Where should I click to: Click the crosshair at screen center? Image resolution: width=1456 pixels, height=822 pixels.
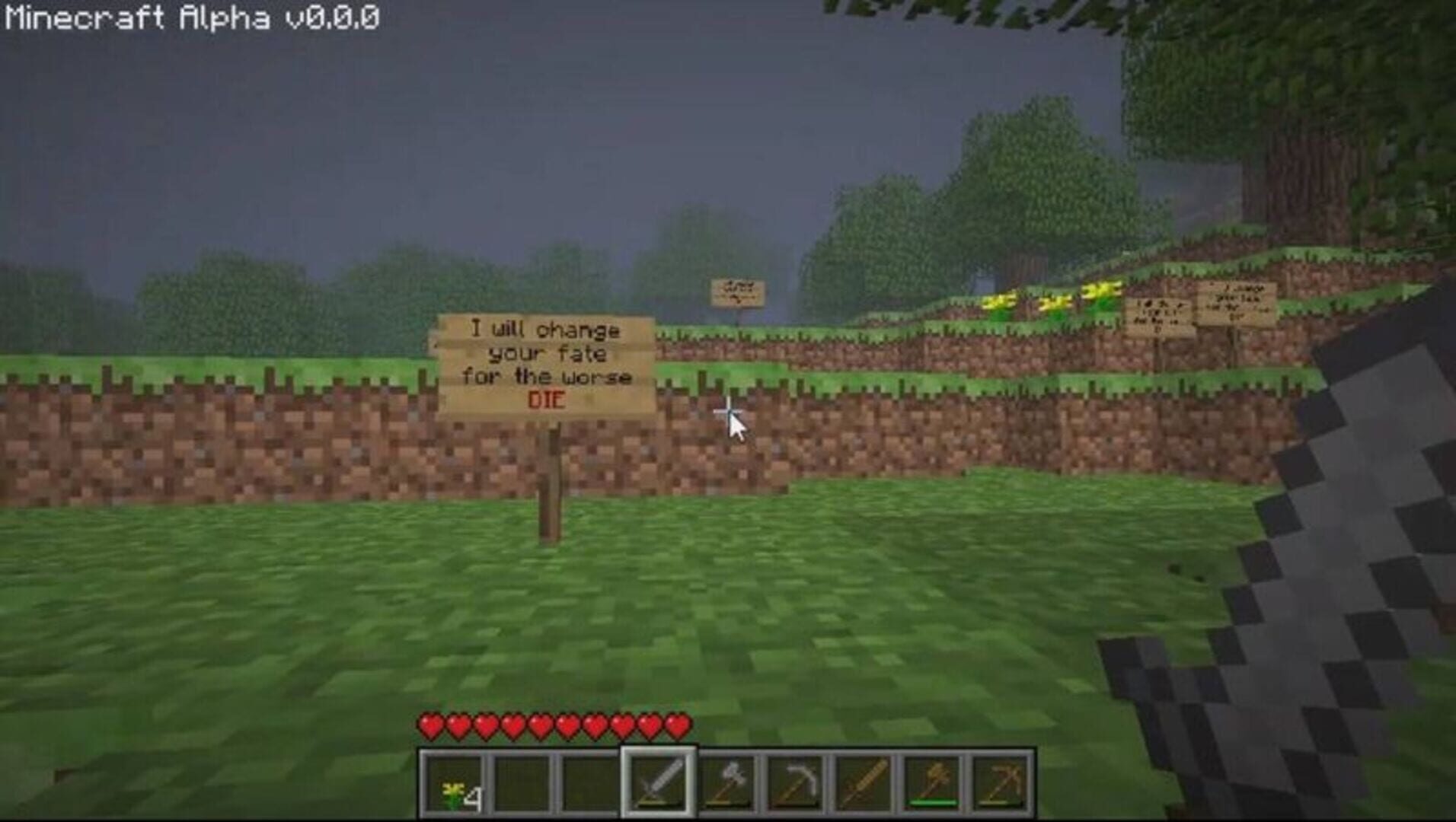[728, 411]
